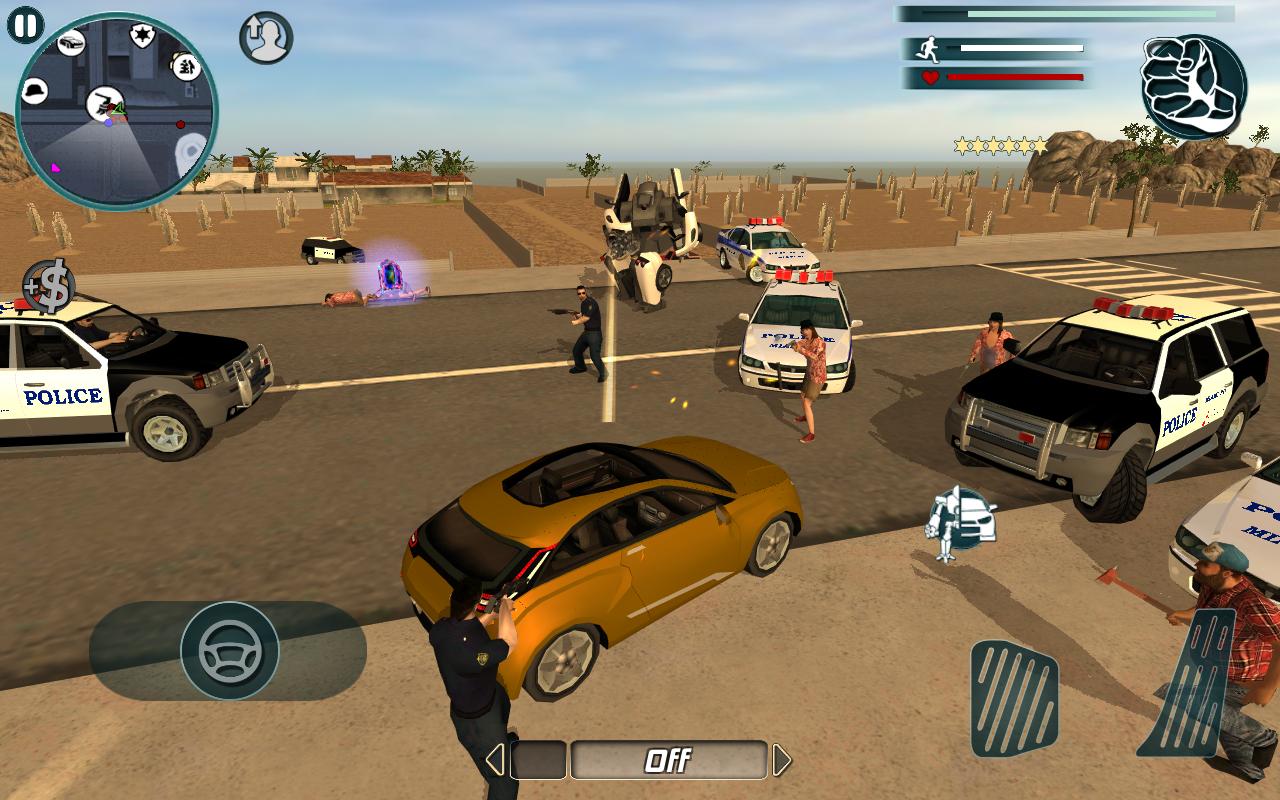The height and width of the screenshot is (800, 1280).
Task: Open the circular minimap
Action: (116, 110)
